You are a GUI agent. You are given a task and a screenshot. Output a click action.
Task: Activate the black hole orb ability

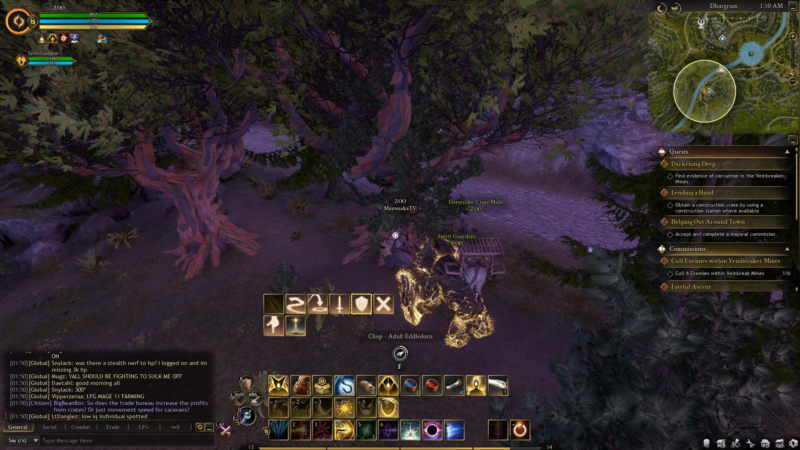[432, 430]
